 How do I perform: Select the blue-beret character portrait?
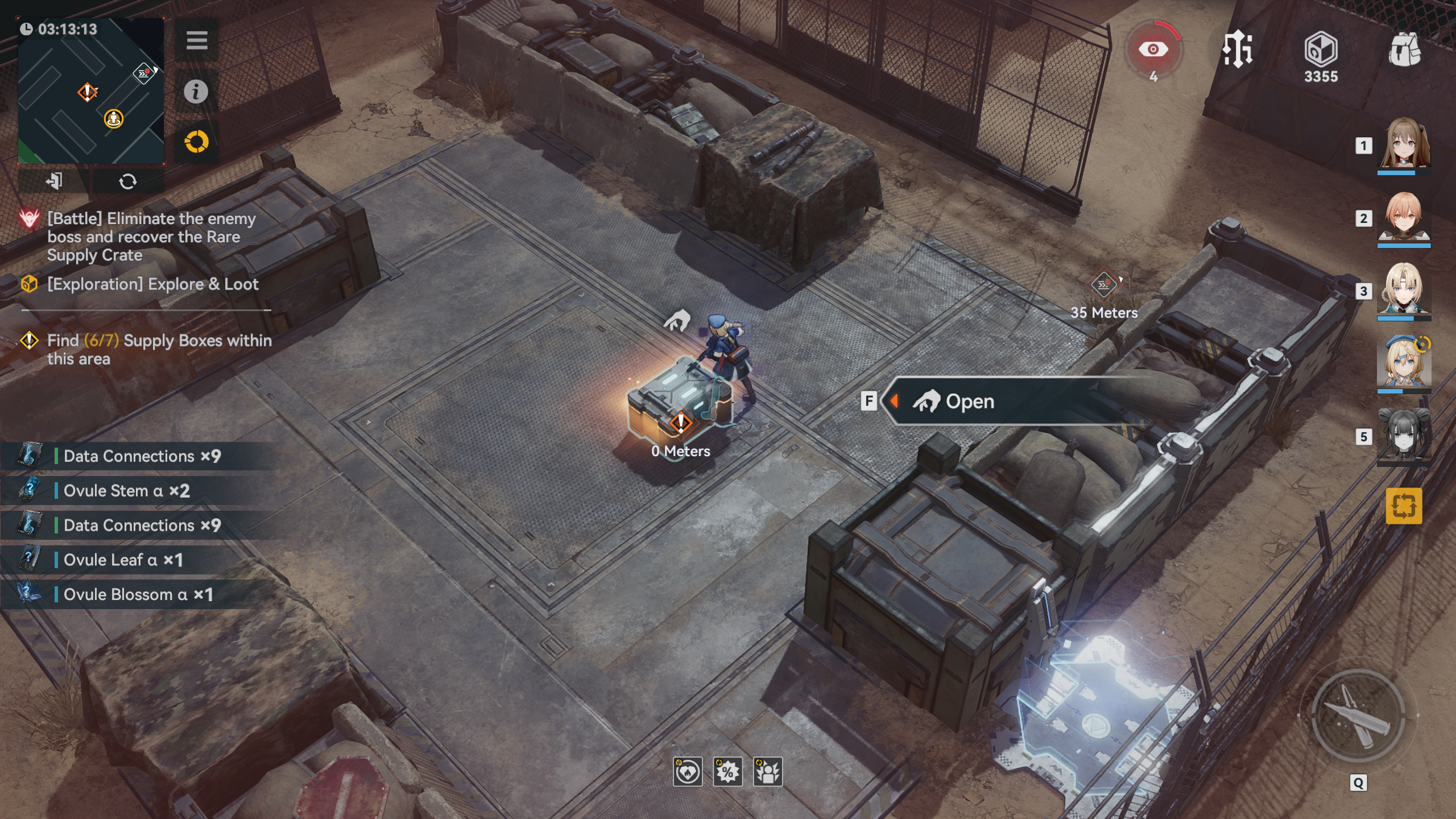(x=1404, y=362)
